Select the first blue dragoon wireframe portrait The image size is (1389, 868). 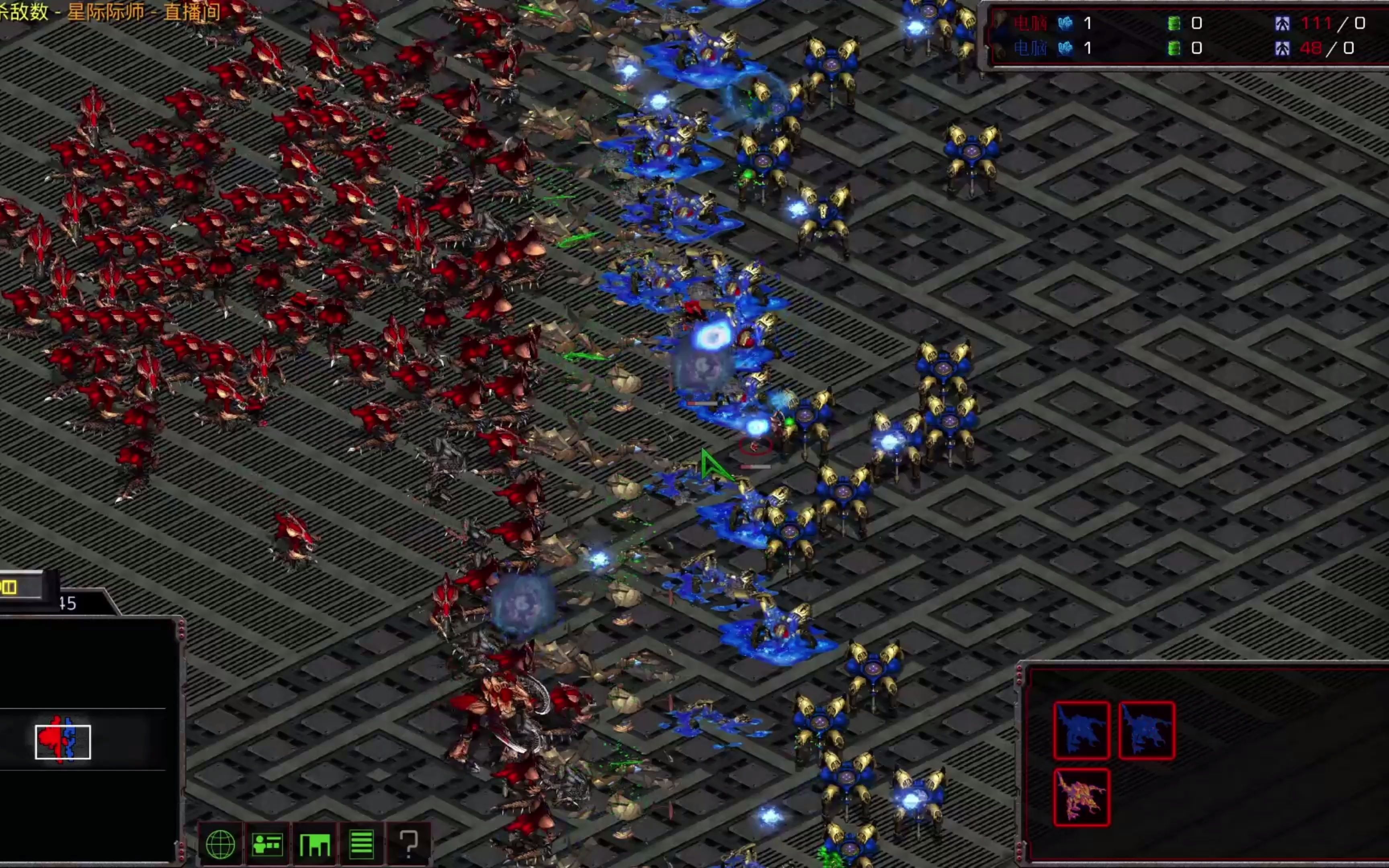(1082, 730)
